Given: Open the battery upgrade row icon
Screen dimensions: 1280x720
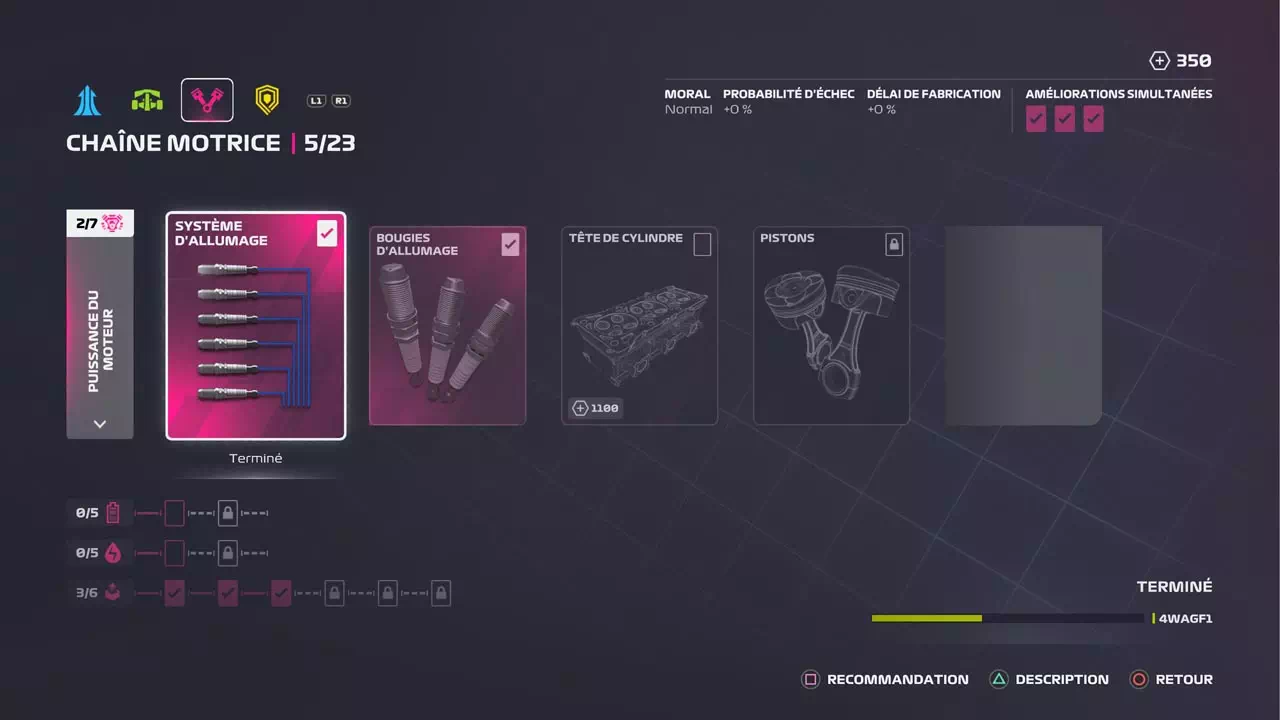Looking at the screenshot, I should 113,513.
